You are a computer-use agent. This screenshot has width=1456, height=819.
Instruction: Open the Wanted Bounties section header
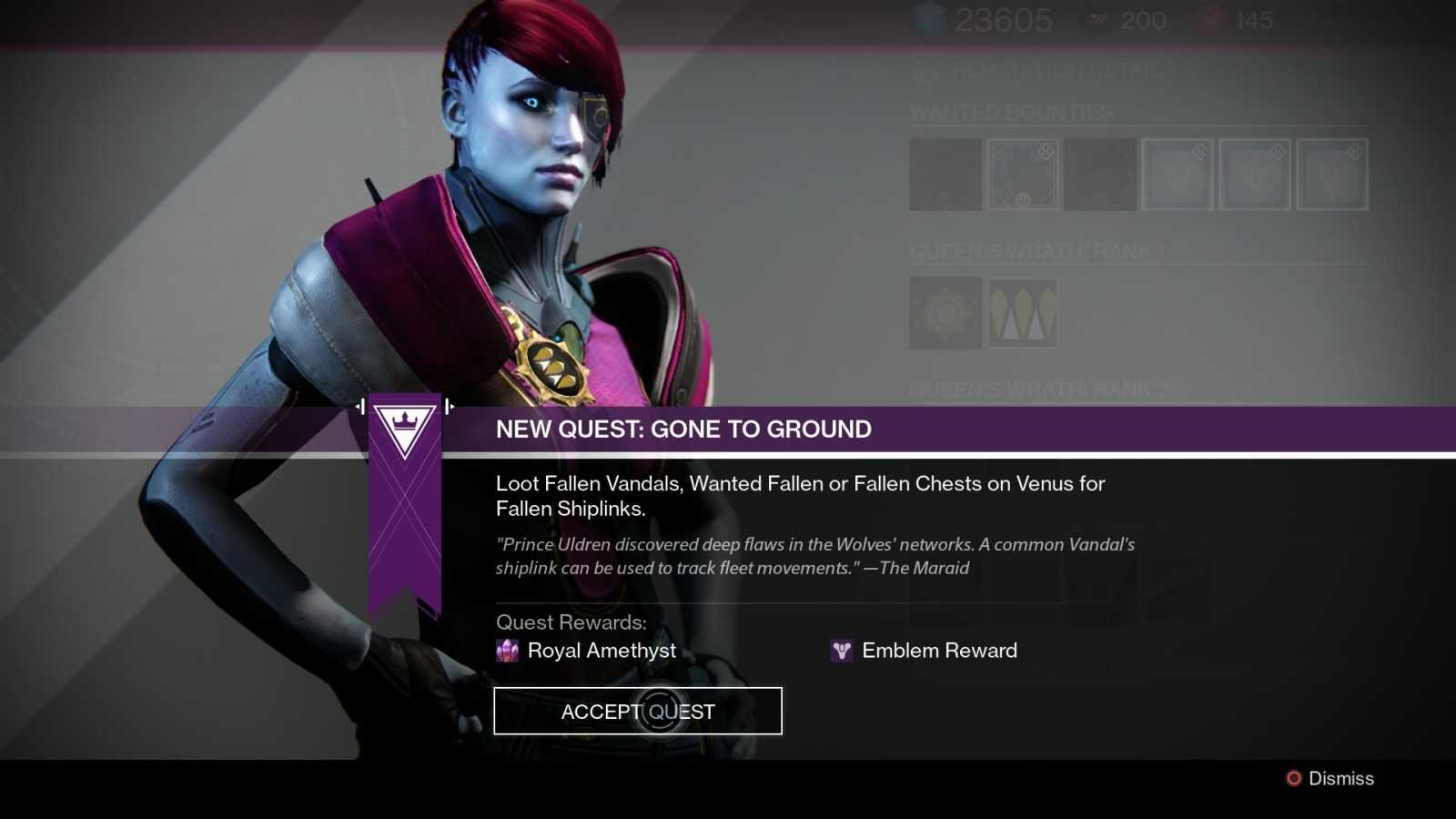point(1010,113)
